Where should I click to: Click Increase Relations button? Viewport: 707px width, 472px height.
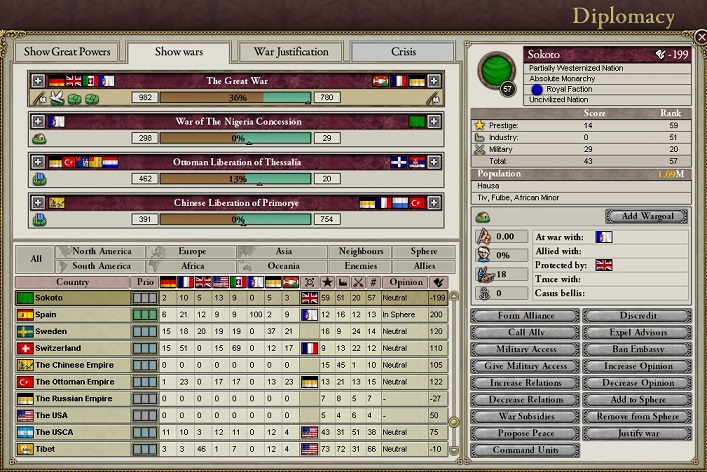click(524, 383)
